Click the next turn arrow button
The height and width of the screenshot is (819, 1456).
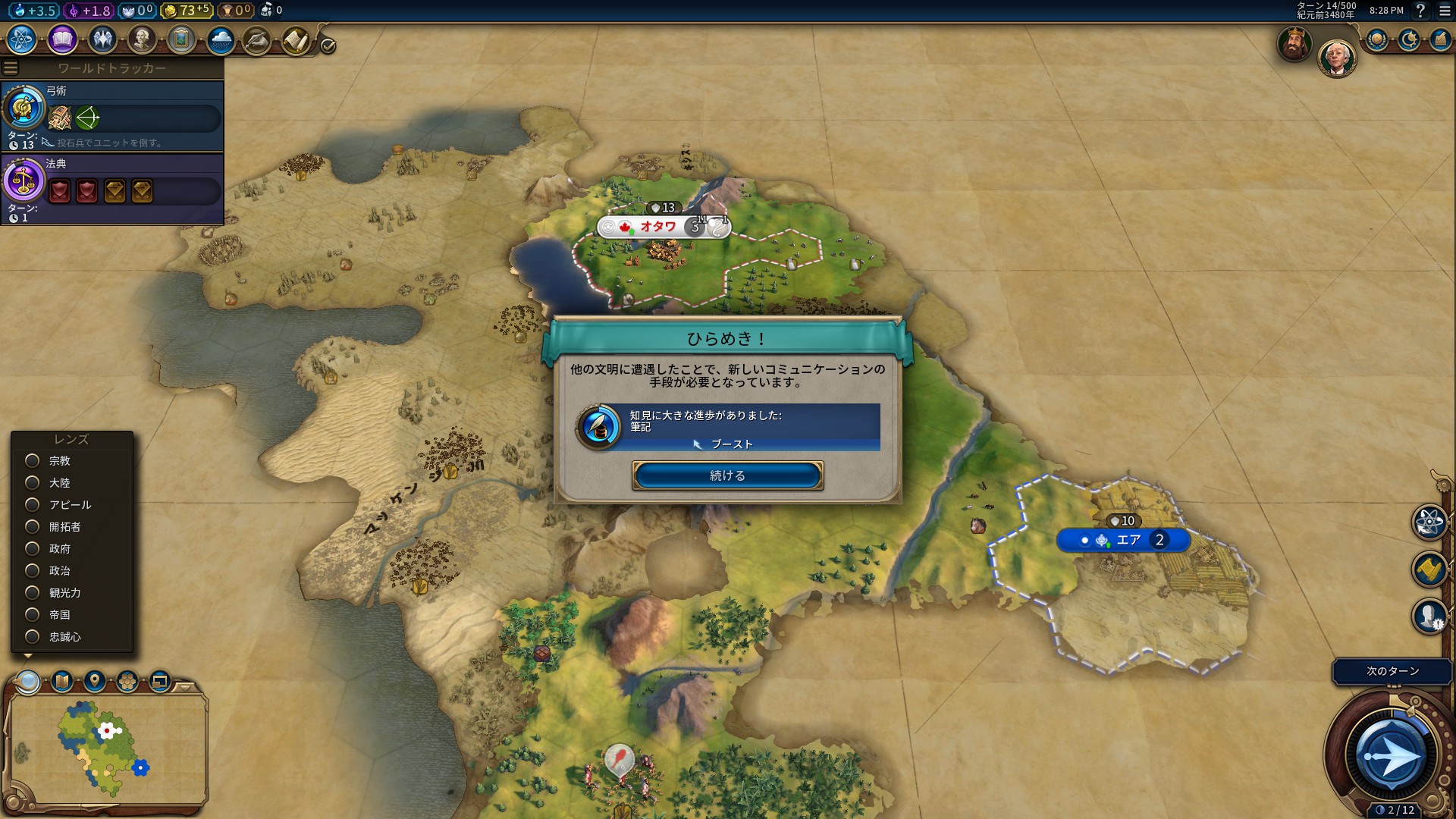pyautogui.click(x=1391, y=755)
